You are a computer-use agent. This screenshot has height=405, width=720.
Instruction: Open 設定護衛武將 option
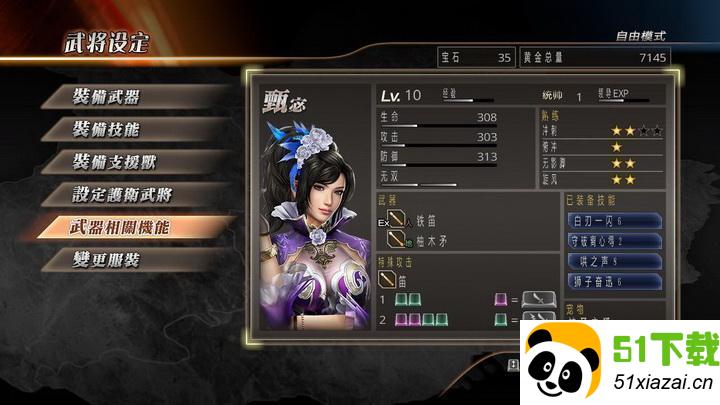(120, 193)
